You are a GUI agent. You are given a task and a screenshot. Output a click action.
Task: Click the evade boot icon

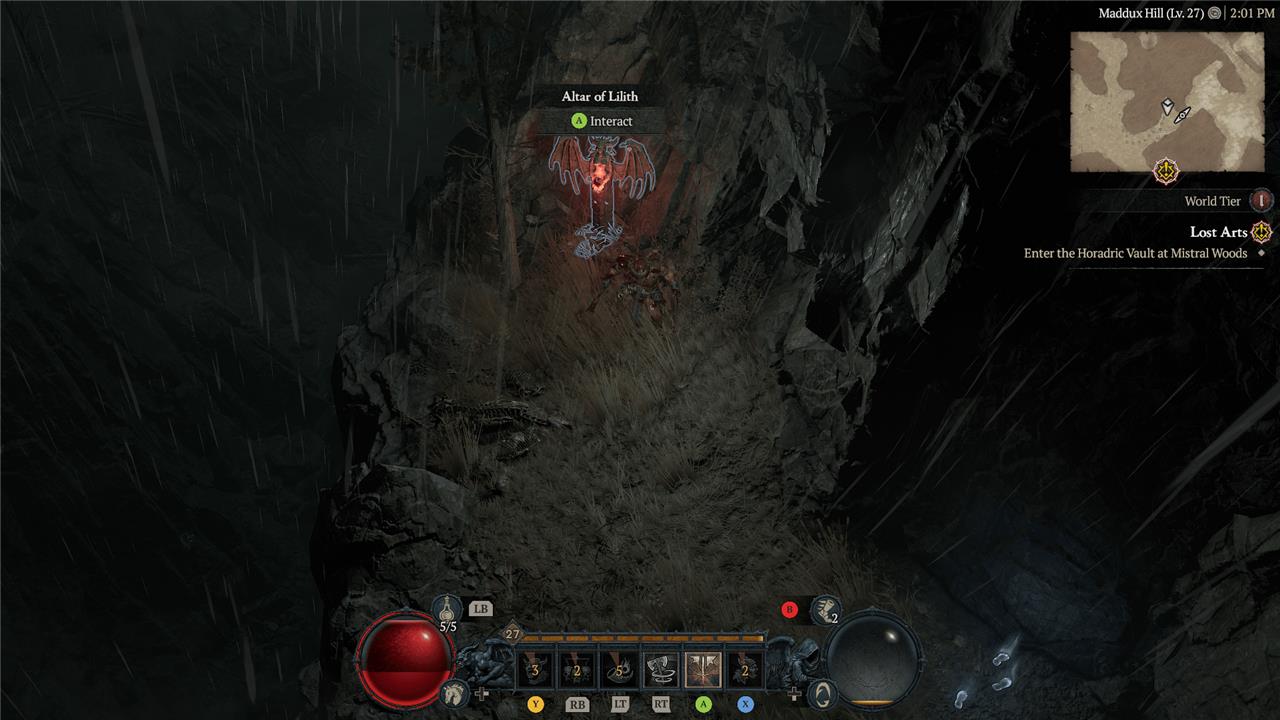[824, 608]
